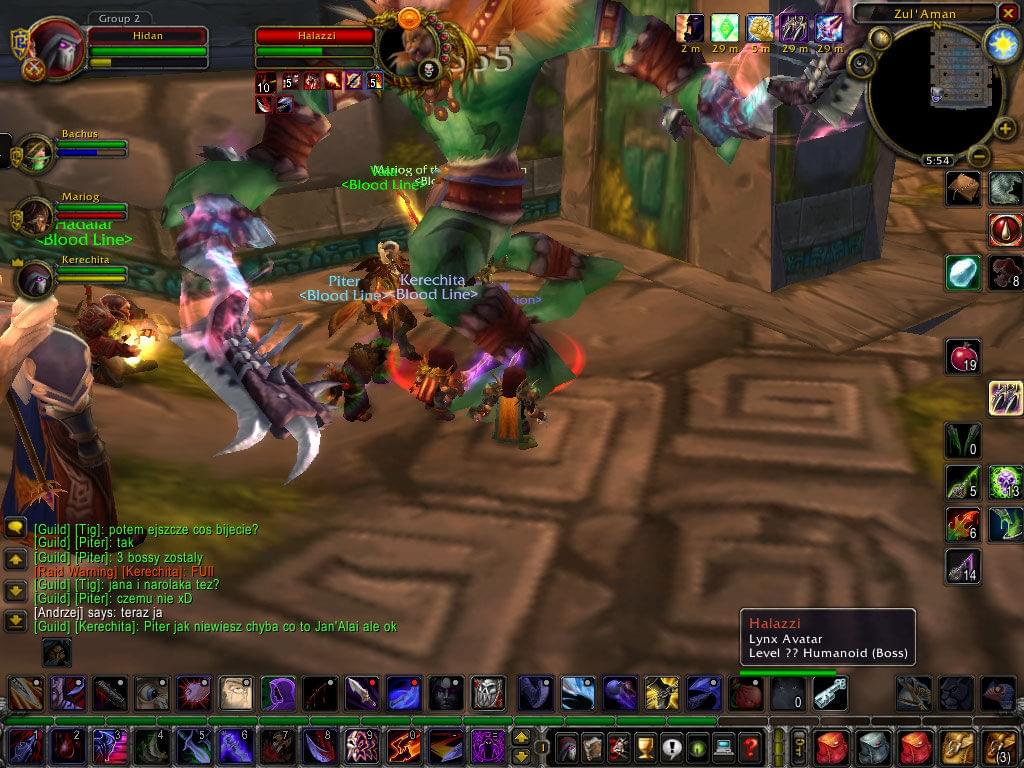This screenshot has height=768, width=1024.
Task: Jump chat to the newest message
Action: (15, 621)
